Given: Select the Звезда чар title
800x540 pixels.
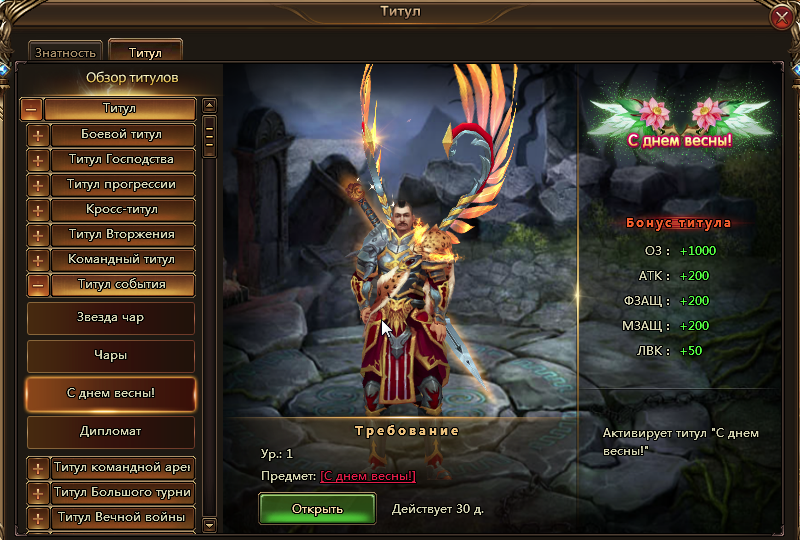Looking at the screenshot, I should pyautogui.click(x=110, y=318).
